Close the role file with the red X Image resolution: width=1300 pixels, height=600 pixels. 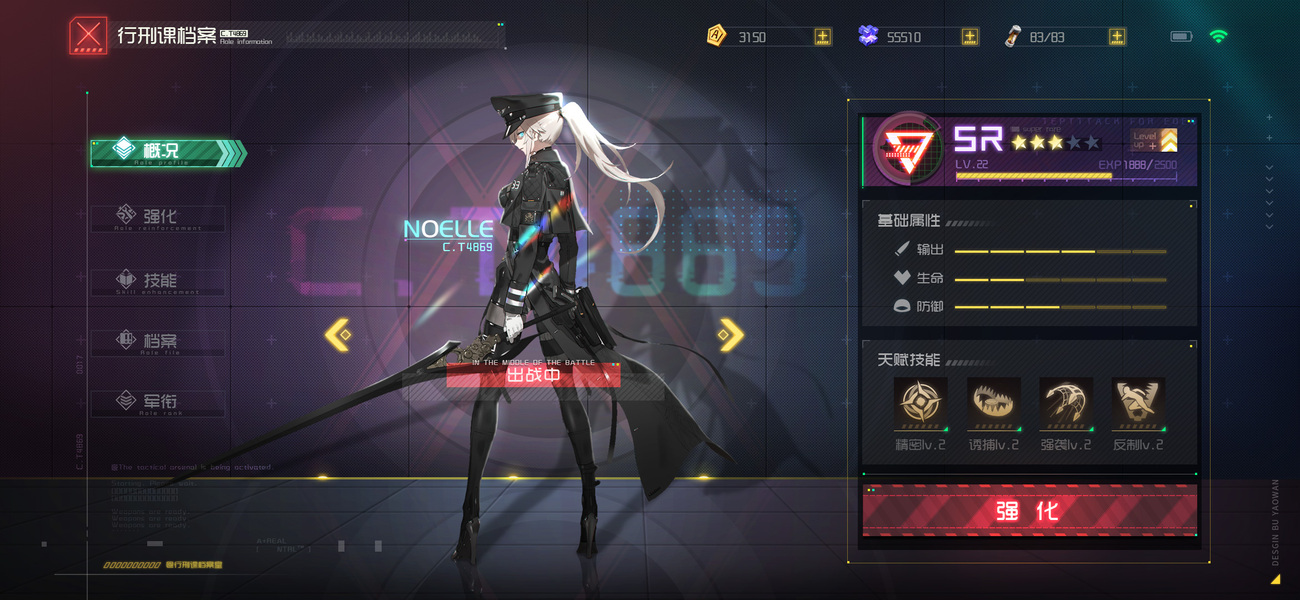[x=88, y=37]
